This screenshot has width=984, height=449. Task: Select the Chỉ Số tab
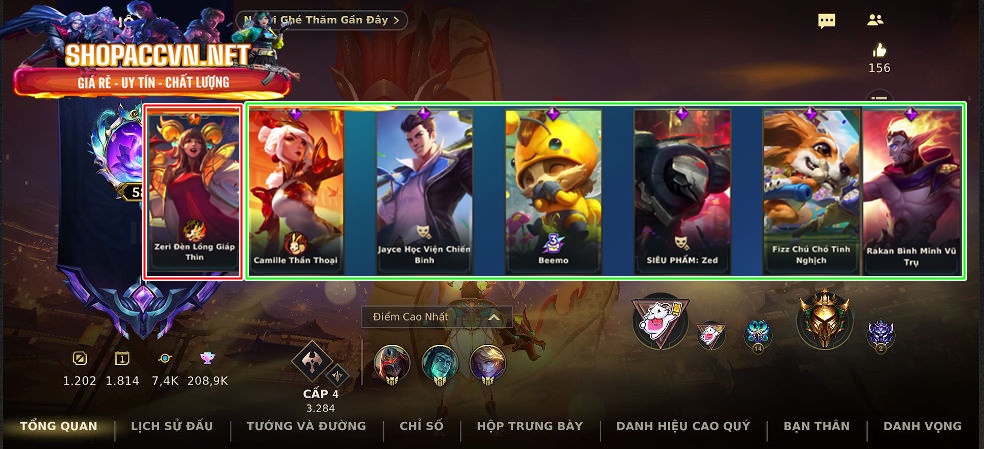pos(421,426)
